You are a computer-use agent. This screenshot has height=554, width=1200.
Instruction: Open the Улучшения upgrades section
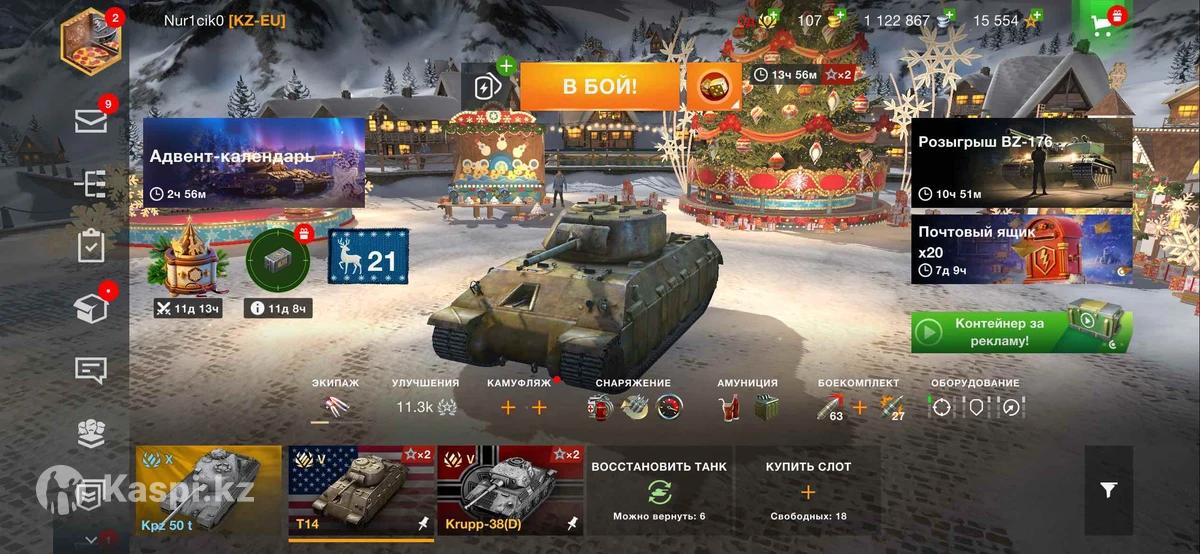pyautogui.click(x=426, y=400)
